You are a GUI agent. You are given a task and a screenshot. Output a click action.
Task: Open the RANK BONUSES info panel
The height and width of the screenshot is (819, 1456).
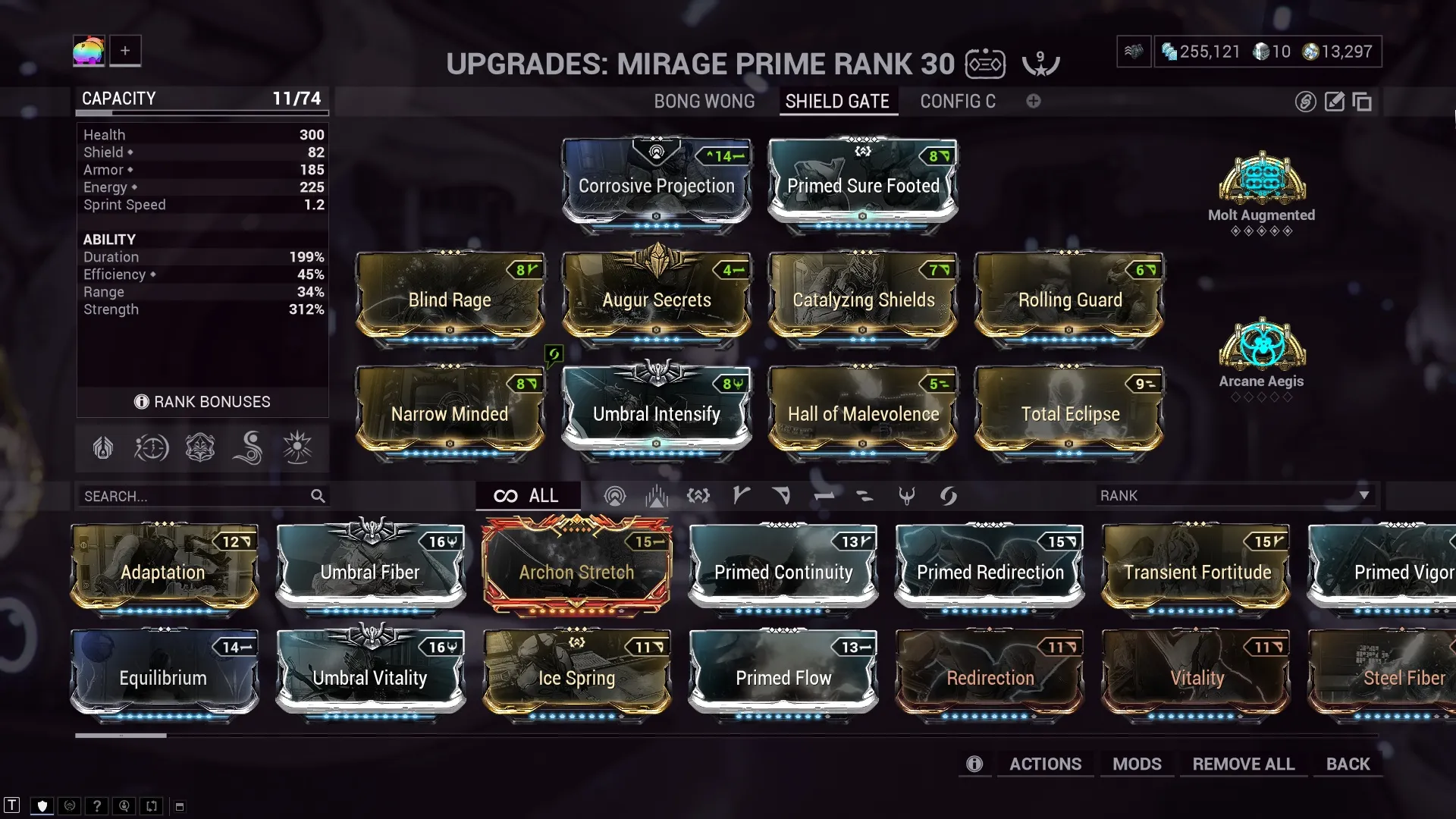(x=202, y=402)
